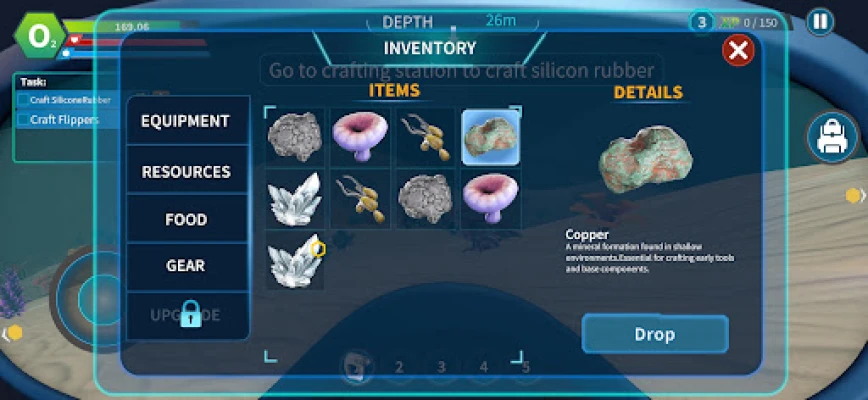The height and width of the screenshot is (400, 868).
Task: Select the Gear category
Action: (x=186, y=266)
